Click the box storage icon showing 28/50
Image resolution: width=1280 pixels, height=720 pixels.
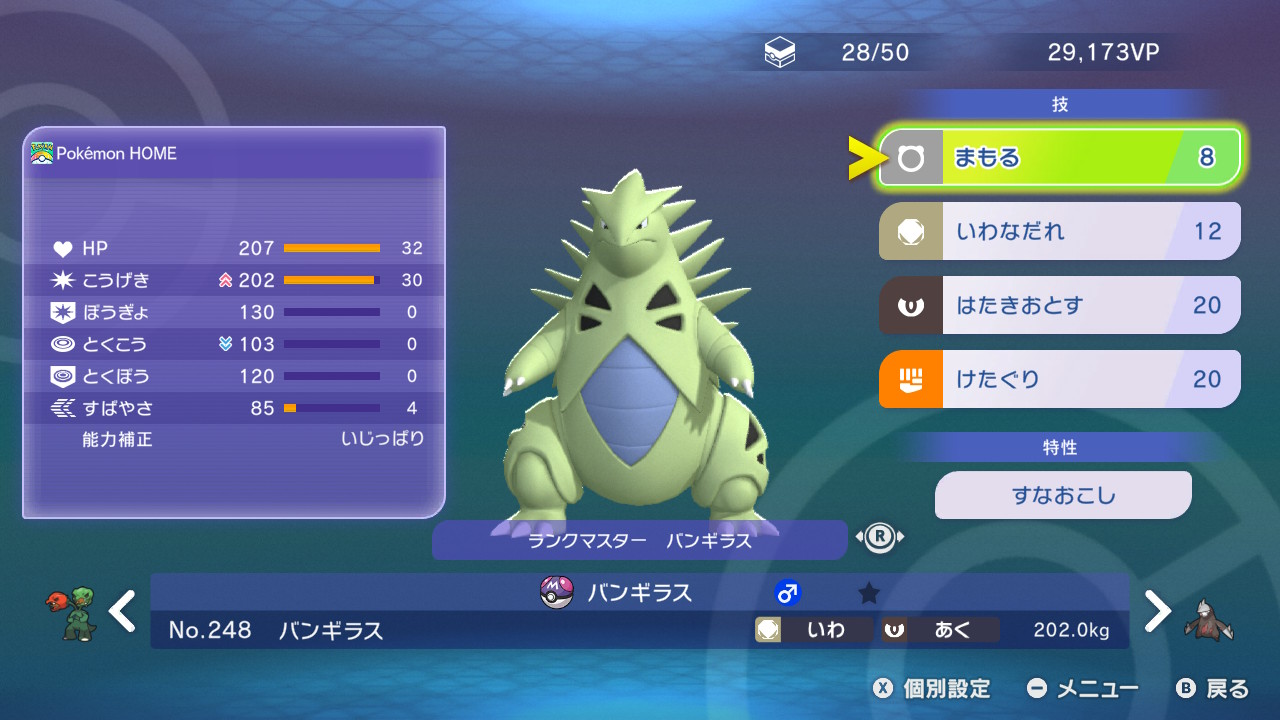click(780, 53)
